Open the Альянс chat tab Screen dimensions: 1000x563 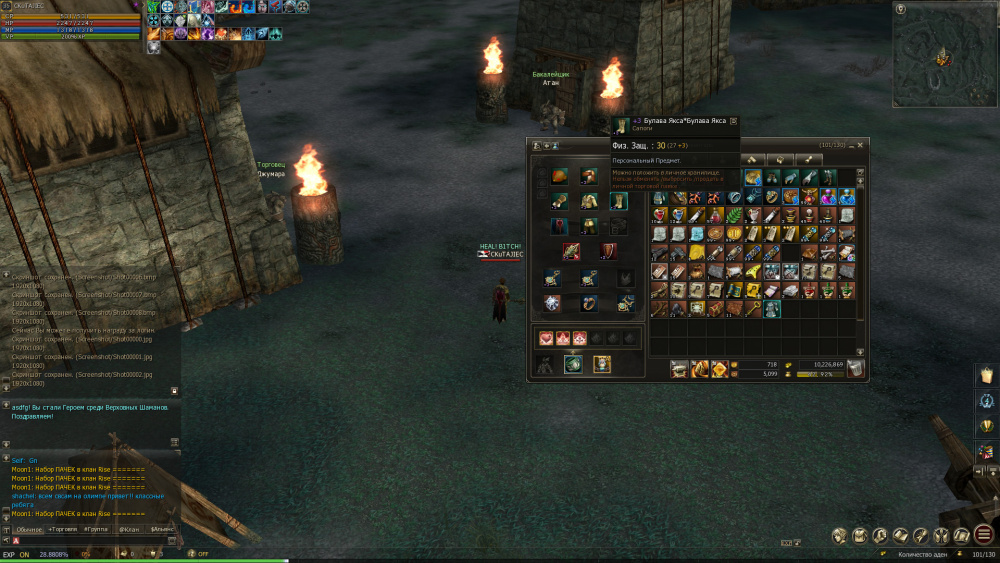click(161, 528)
